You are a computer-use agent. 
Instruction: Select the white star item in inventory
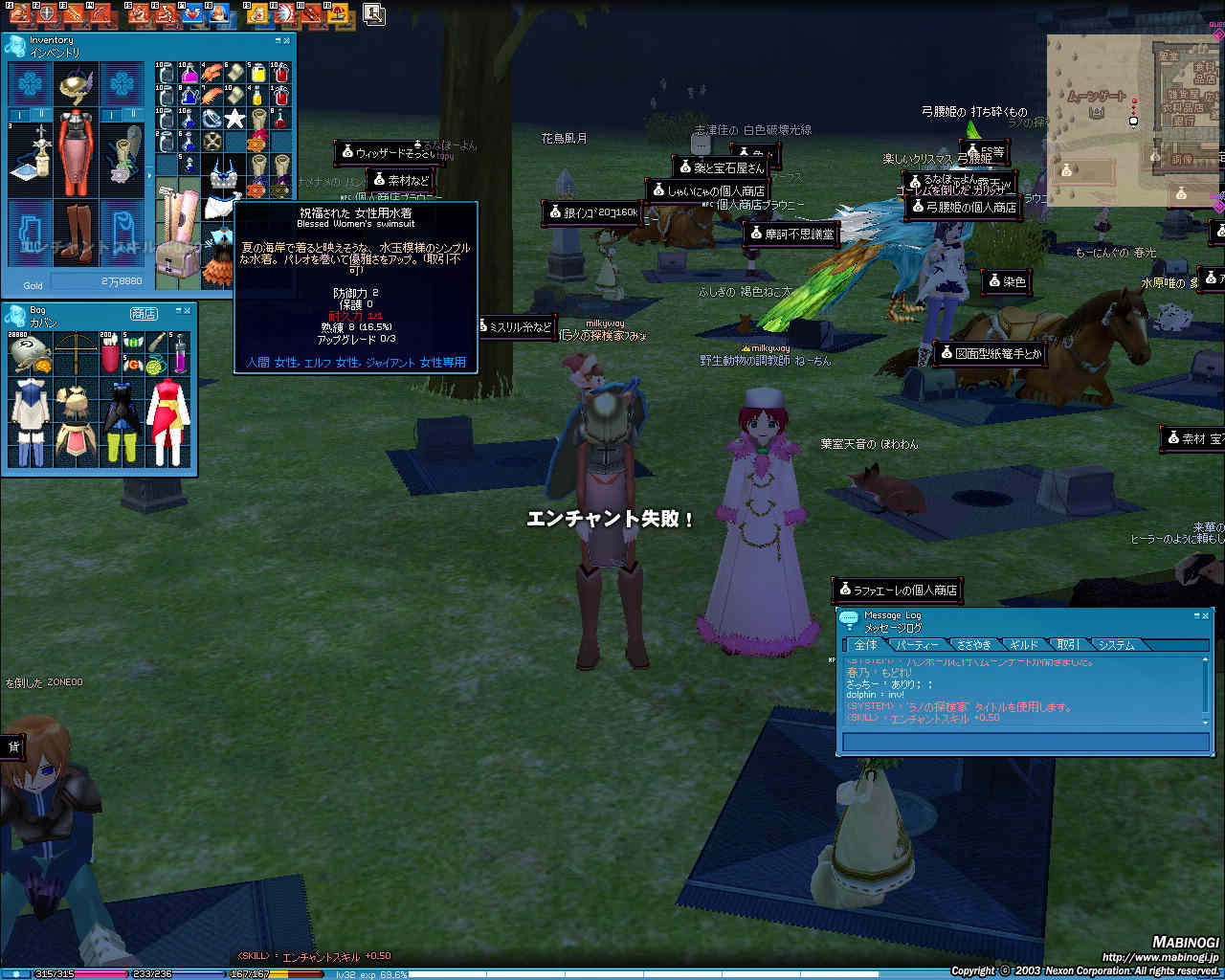(x=235, y=119)
